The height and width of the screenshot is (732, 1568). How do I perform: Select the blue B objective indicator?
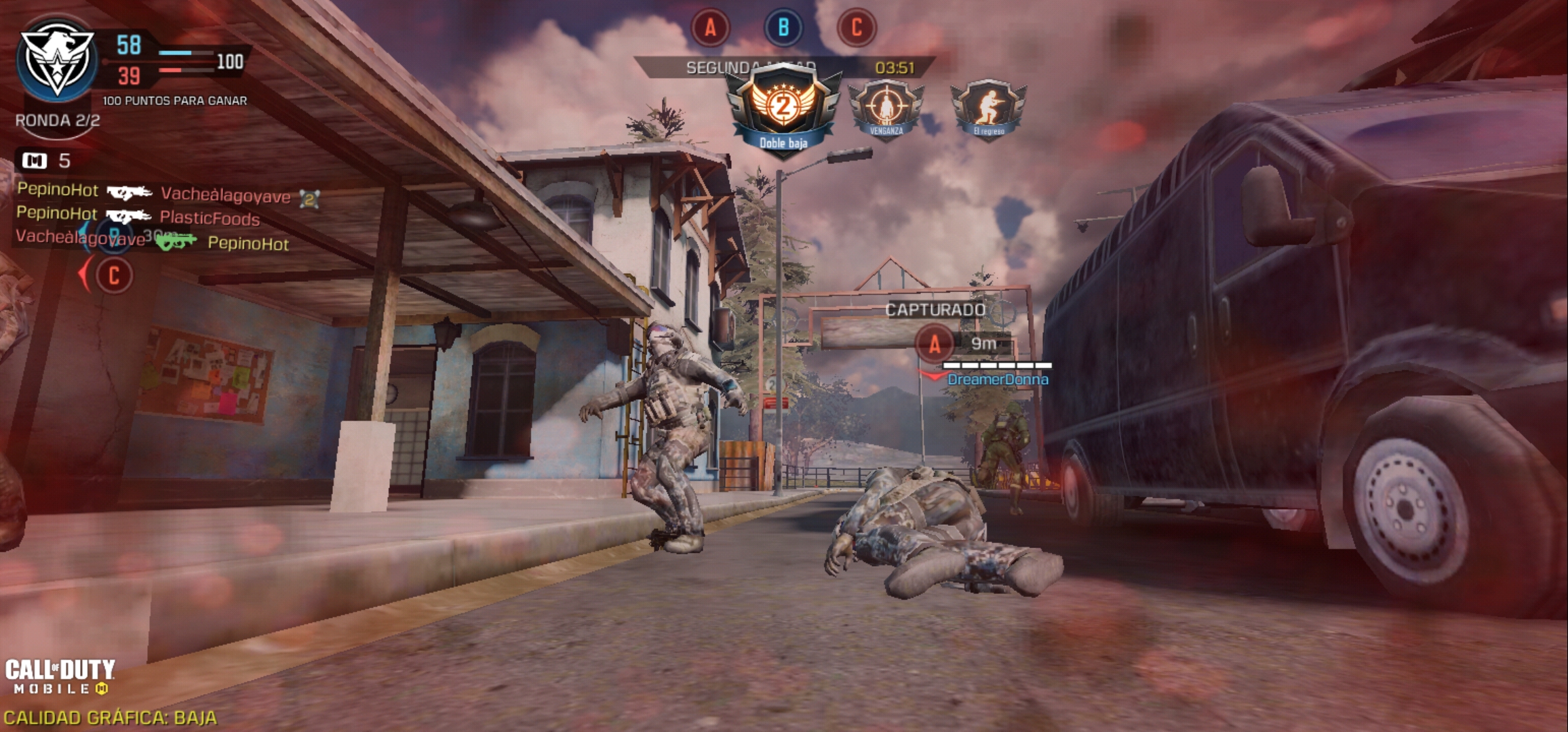tap(783, 28)
